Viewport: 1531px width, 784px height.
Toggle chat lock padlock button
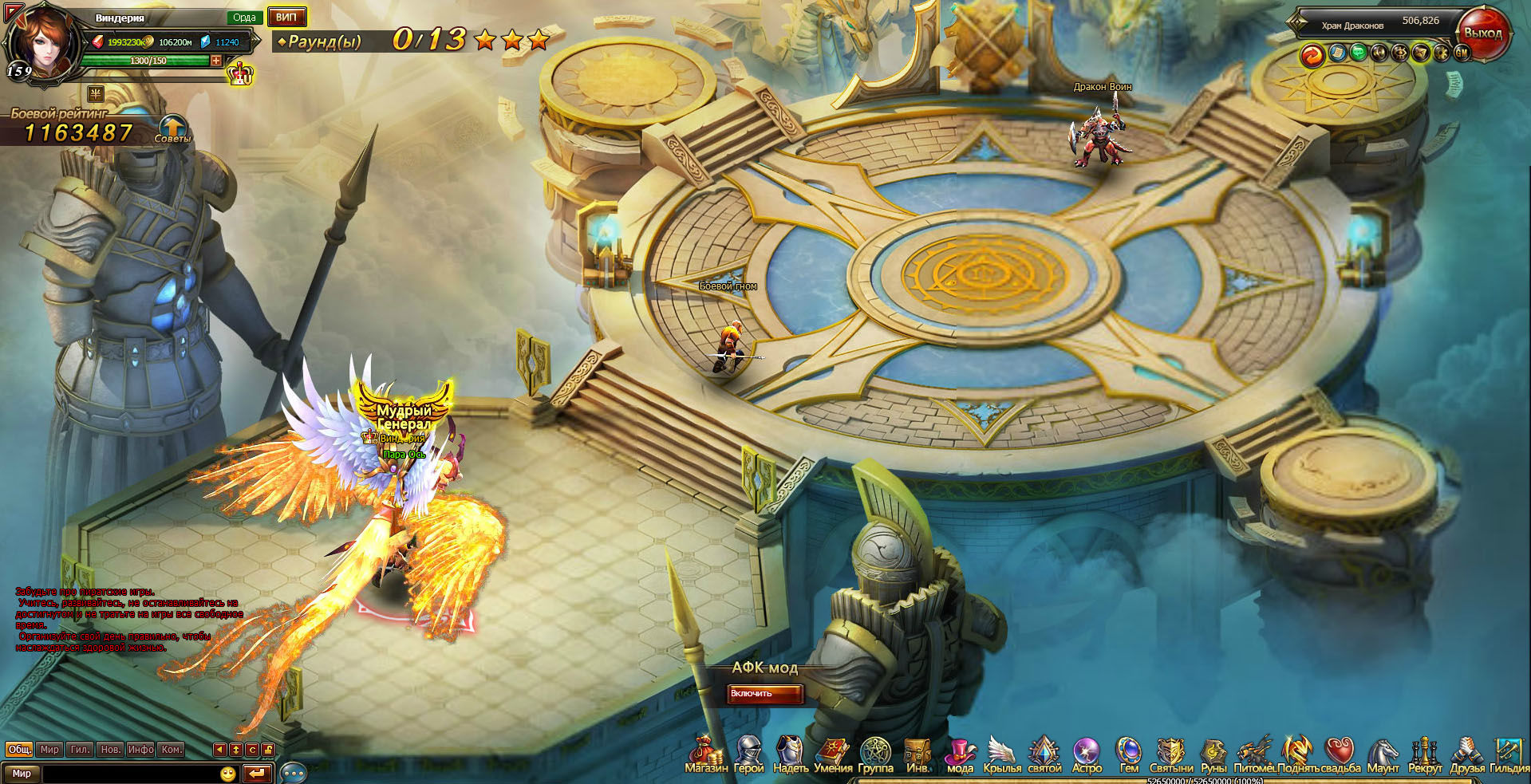[268, 750]
